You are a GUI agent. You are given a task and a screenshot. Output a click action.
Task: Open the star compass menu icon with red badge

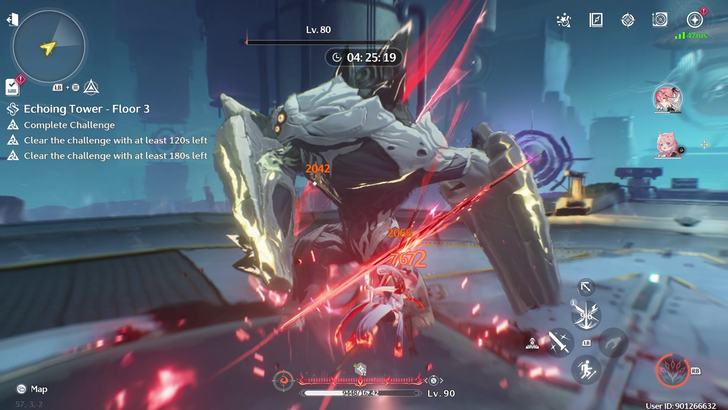(694, 20)
